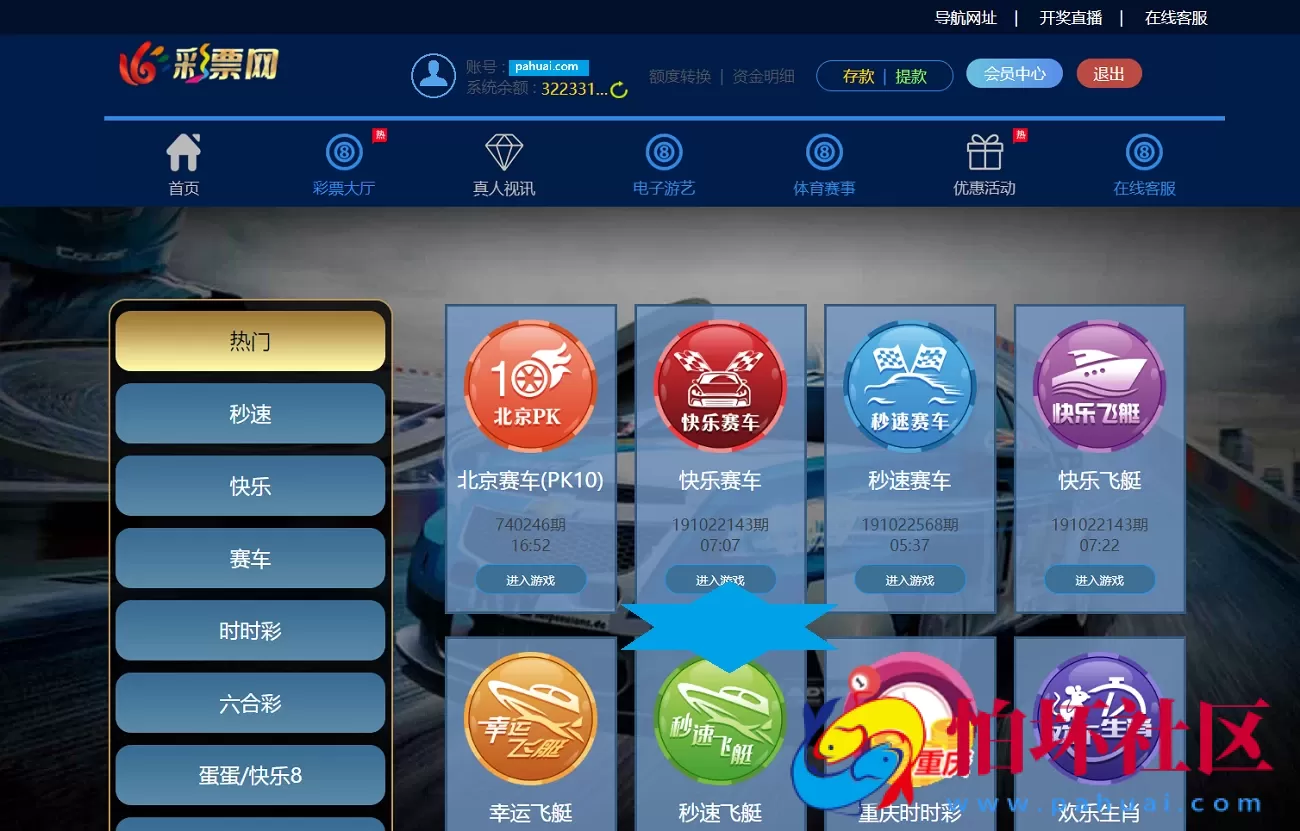Click the pahuai.com account field
This screenshot has width=1300, height=831.
(x=546, y=66)
